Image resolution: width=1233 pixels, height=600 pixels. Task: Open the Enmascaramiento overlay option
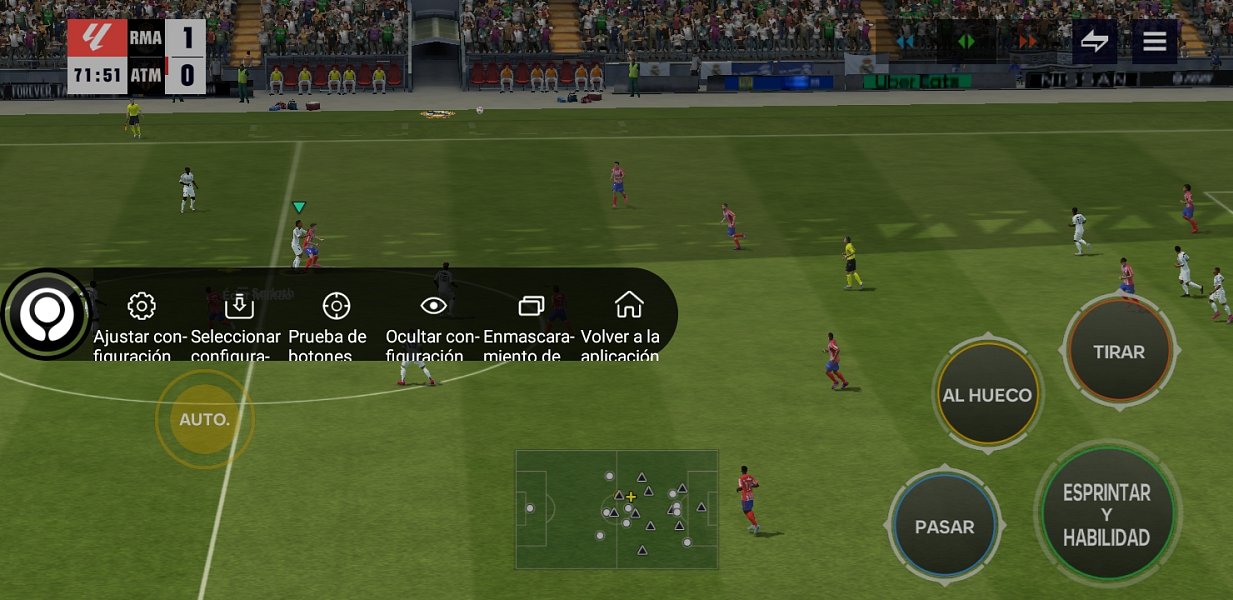tap(531, 320)
